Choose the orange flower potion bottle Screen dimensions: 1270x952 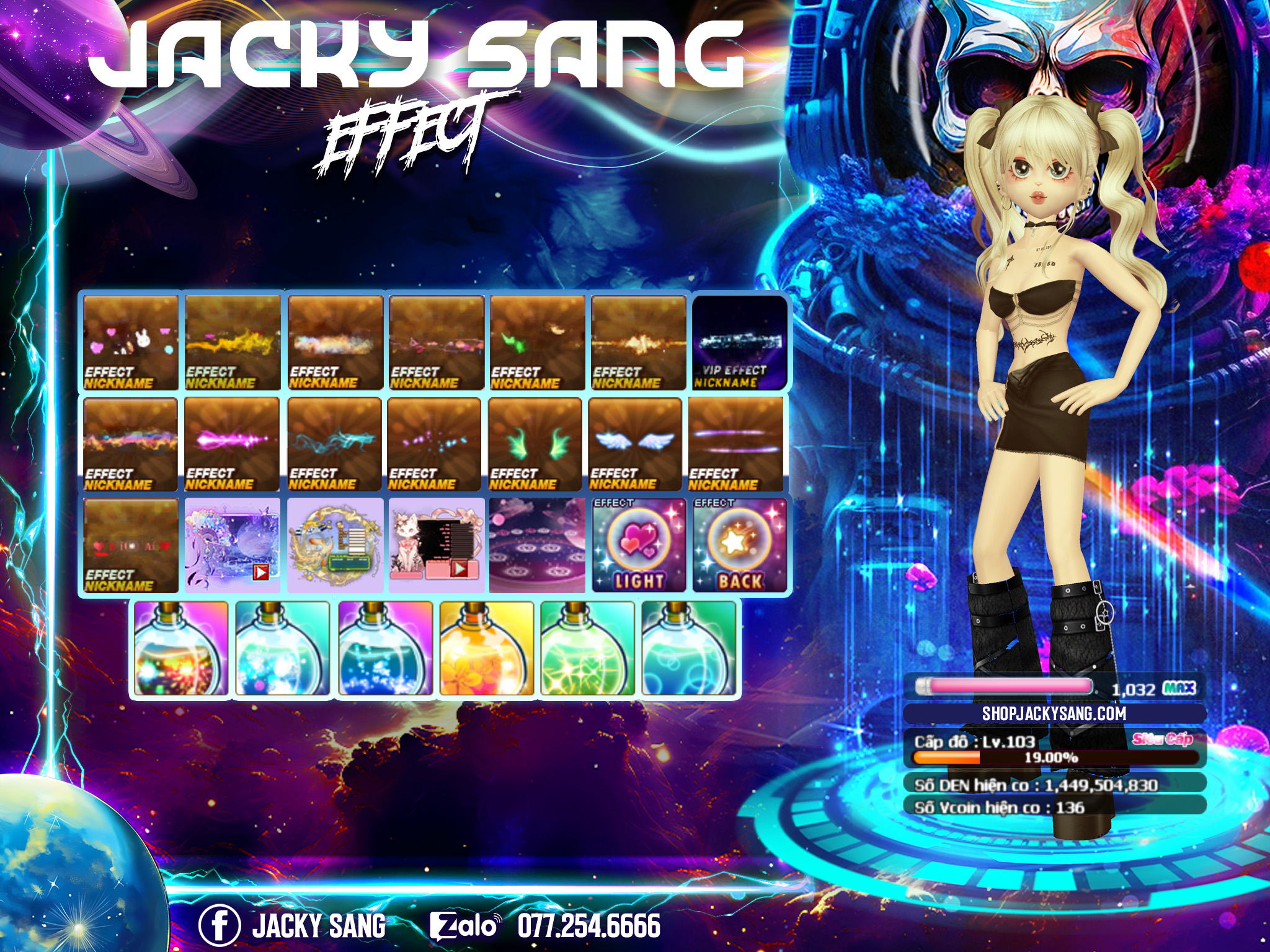pyautogui.click(x=486, y=649)
